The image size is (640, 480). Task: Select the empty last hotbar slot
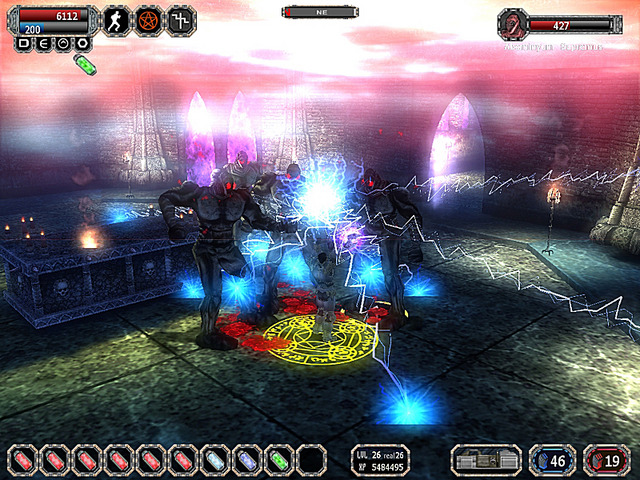coord(311,460)
